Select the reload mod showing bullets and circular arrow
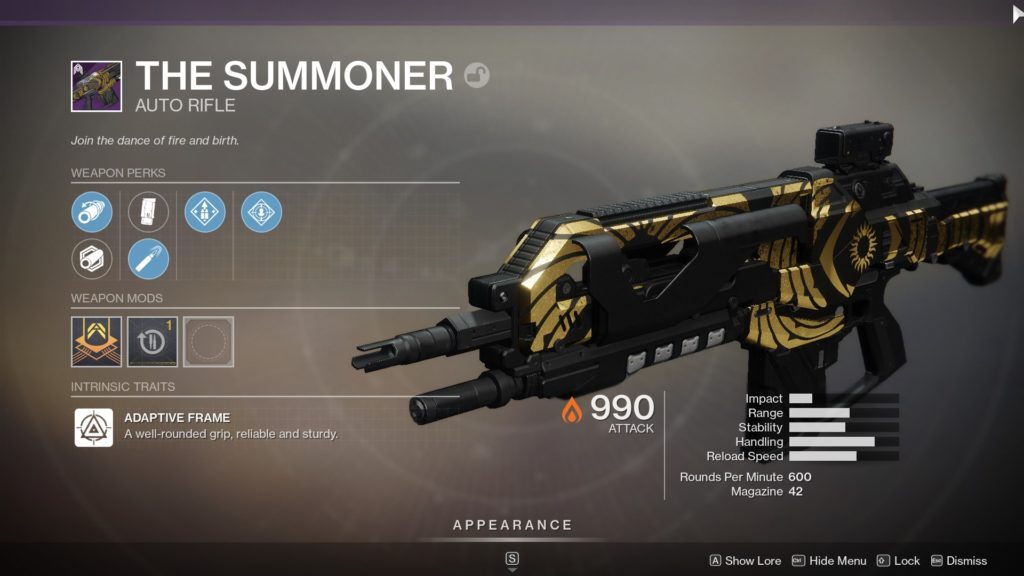 152,342
